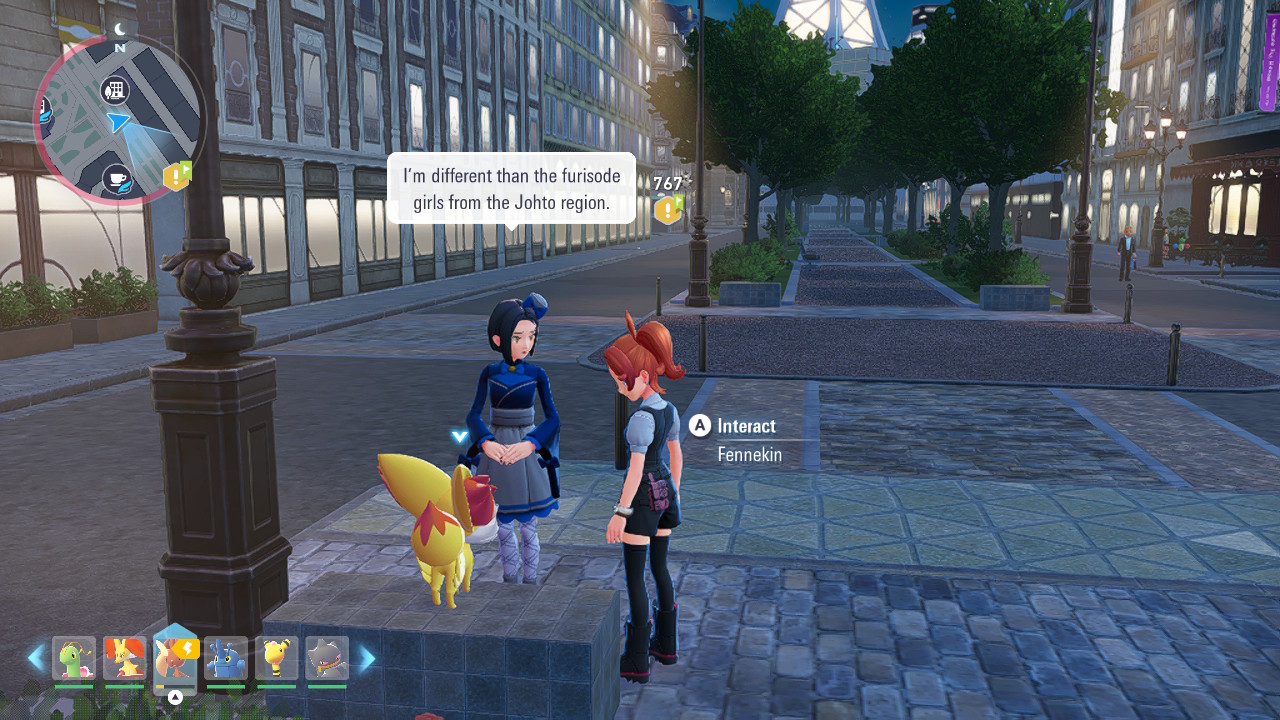Click the yellow quest marker on the minimap edge

176,177
